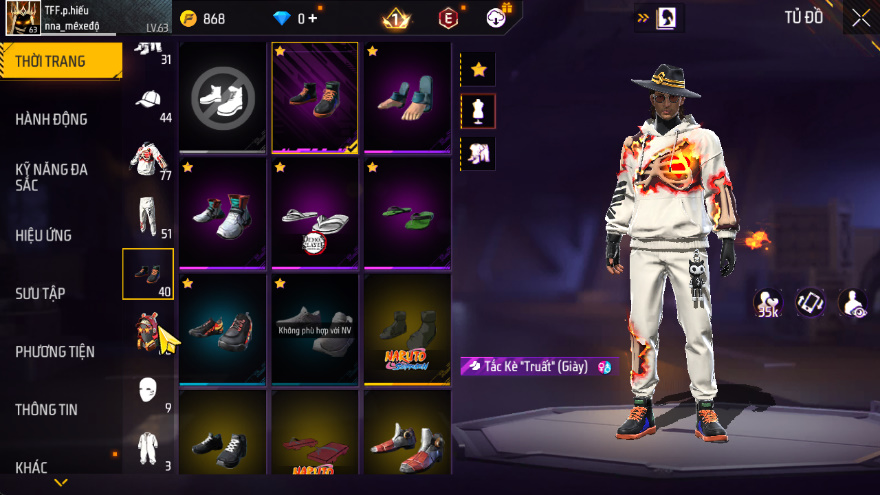Add diamonds with the plus button
880x495 pixels.
(313, 18)
